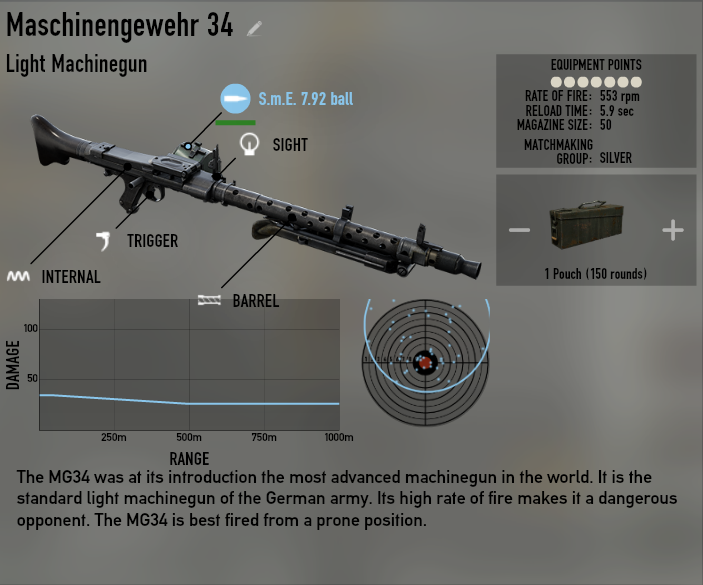Open the Sight modification slot

248,146
